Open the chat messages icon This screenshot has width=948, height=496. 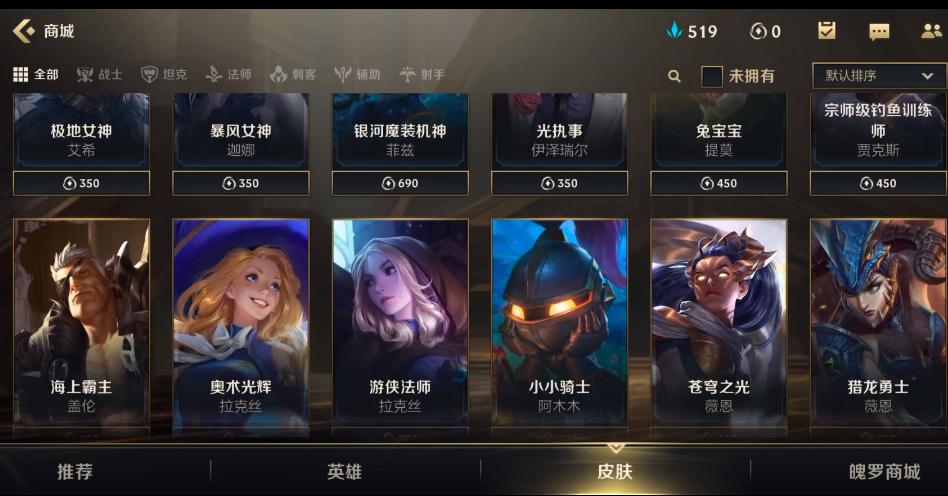click(x=879, y=31)
